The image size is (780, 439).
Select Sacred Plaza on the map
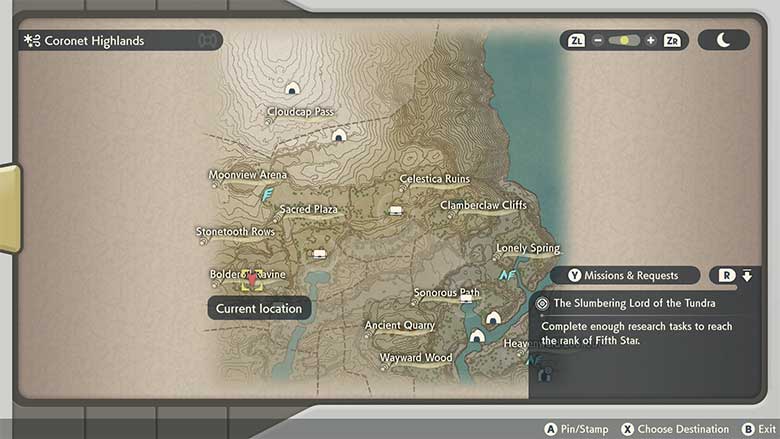click(x=308, y=210)
